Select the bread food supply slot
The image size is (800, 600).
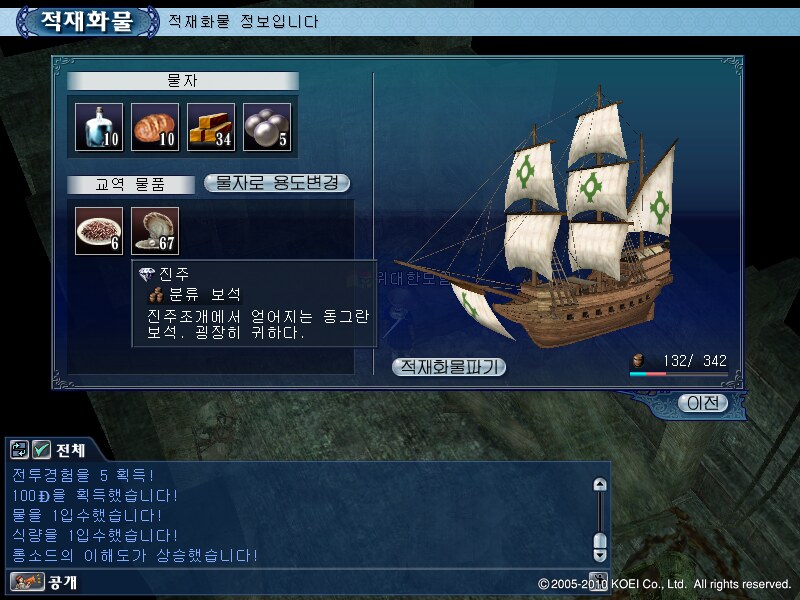155,127
